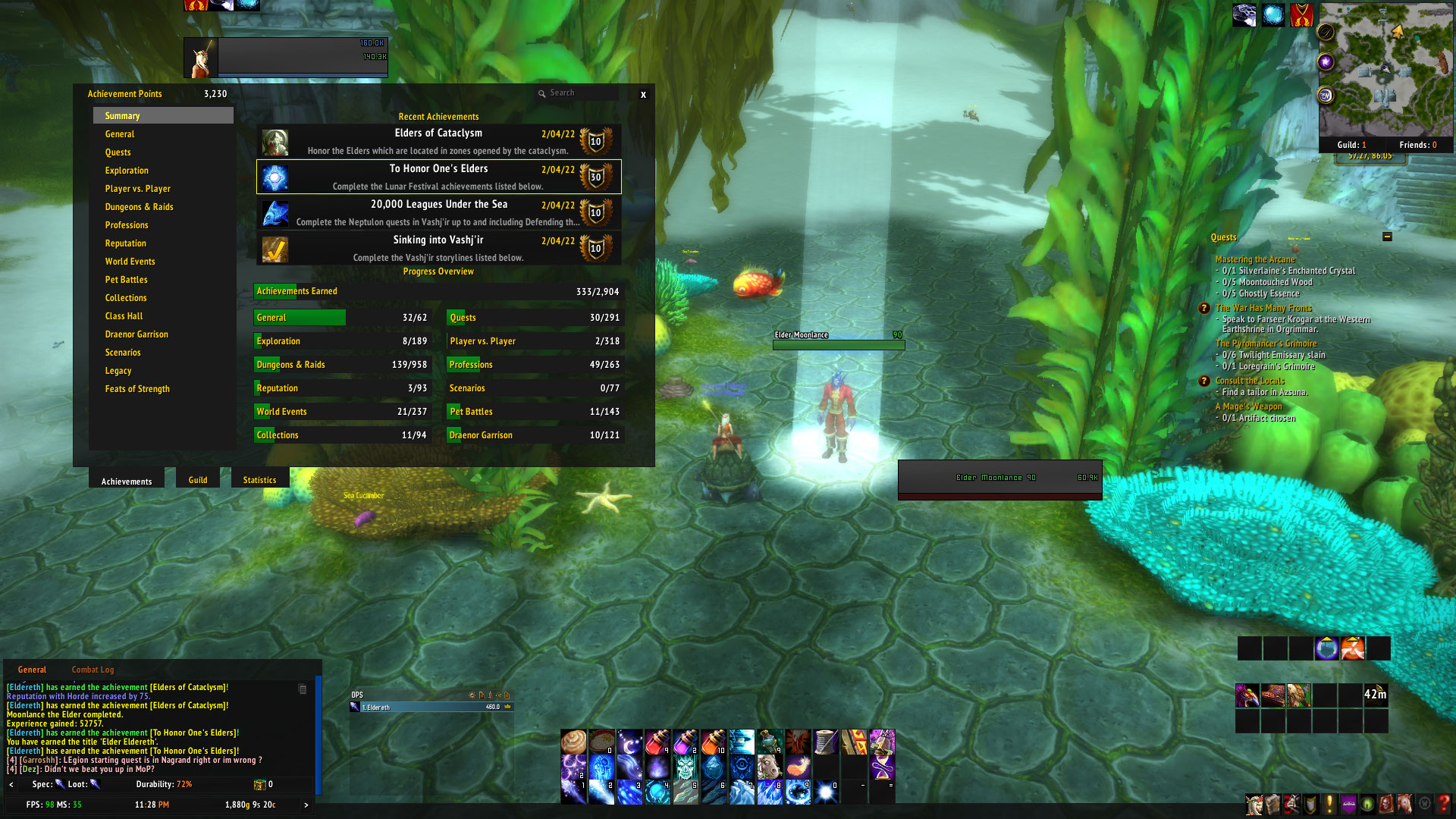Click the Professions progress bar

click(535, 365)
